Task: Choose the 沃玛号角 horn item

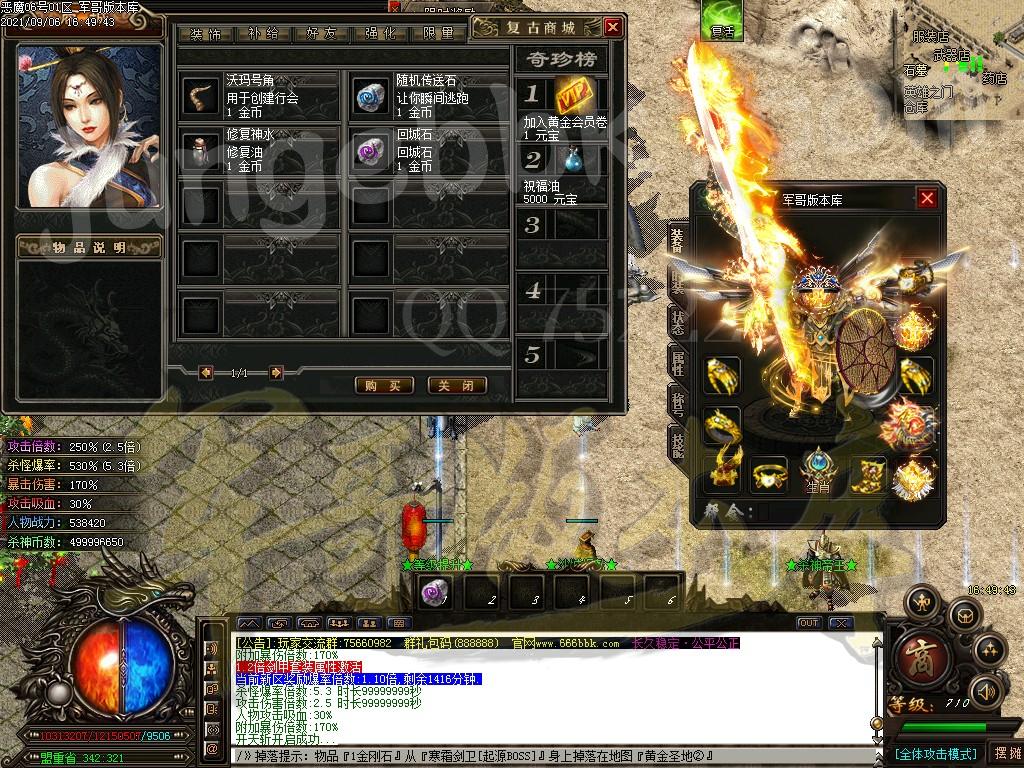Action: 201,96
